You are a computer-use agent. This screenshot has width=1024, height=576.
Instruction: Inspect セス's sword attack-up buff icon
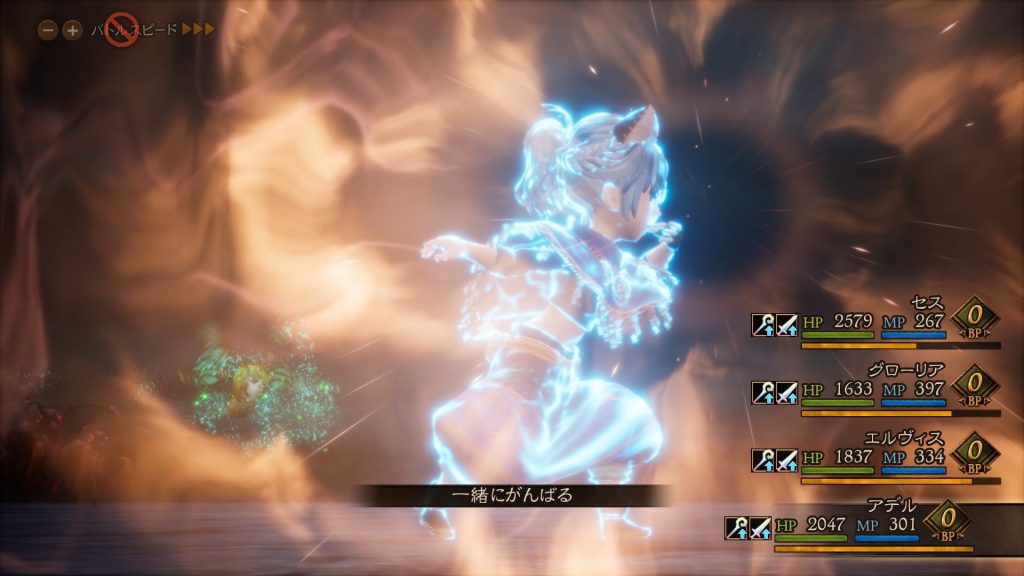pos(787,324)
